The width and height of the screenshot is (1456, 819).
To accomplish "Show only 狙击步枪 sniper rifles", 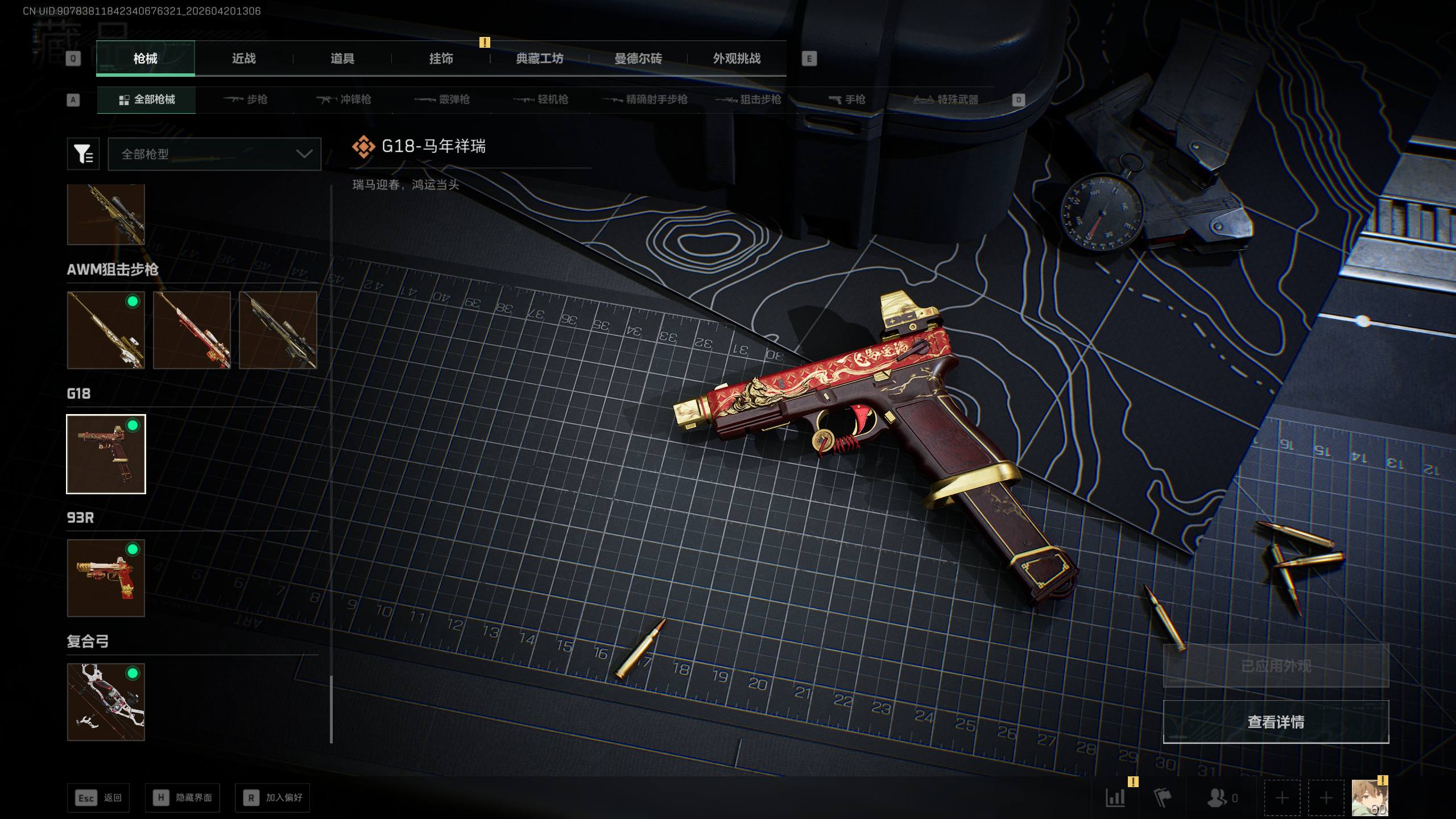I will 748,100.
